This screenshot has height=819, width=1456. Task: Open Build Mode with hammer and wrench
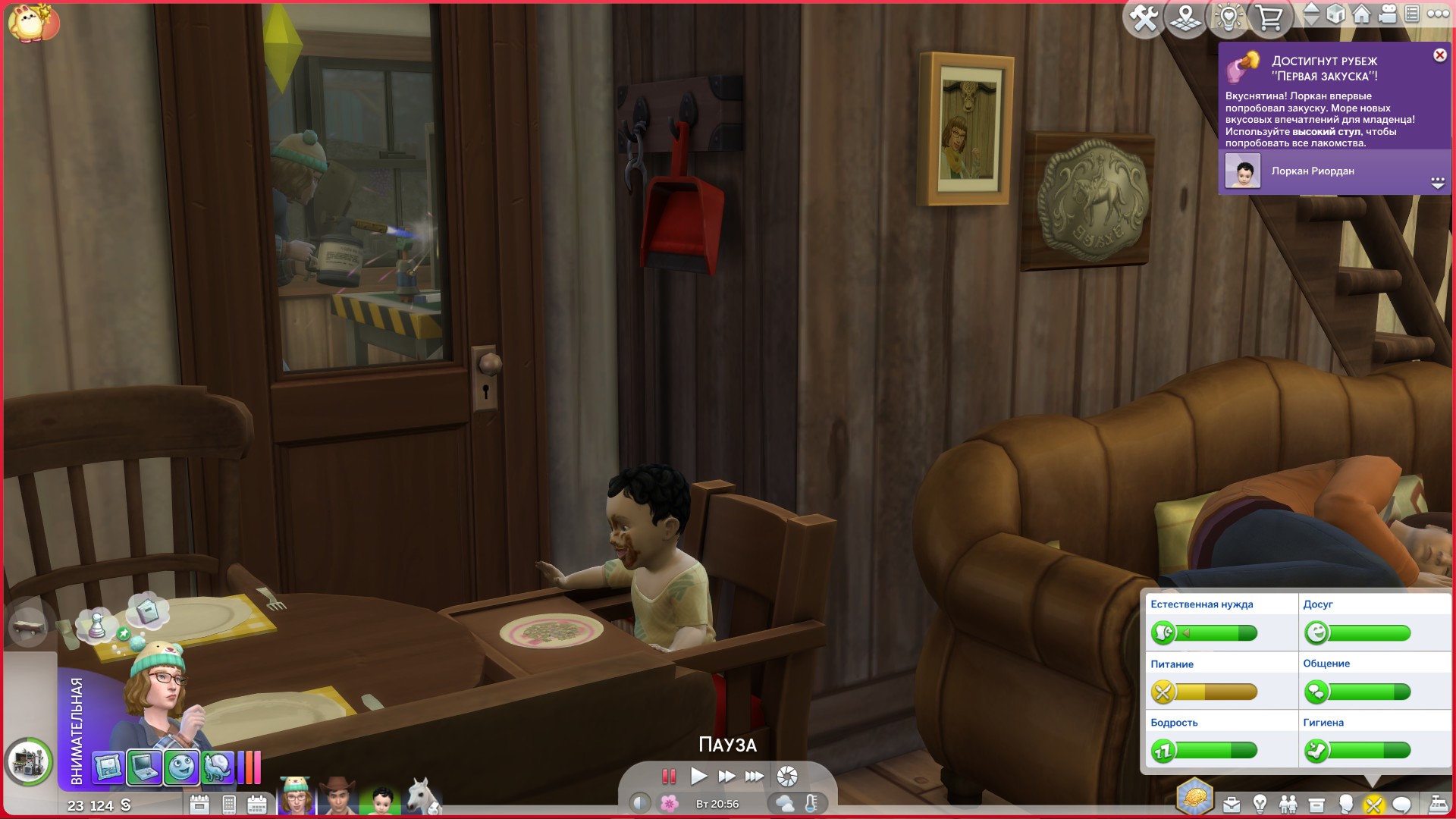[x=1143, y=17]
